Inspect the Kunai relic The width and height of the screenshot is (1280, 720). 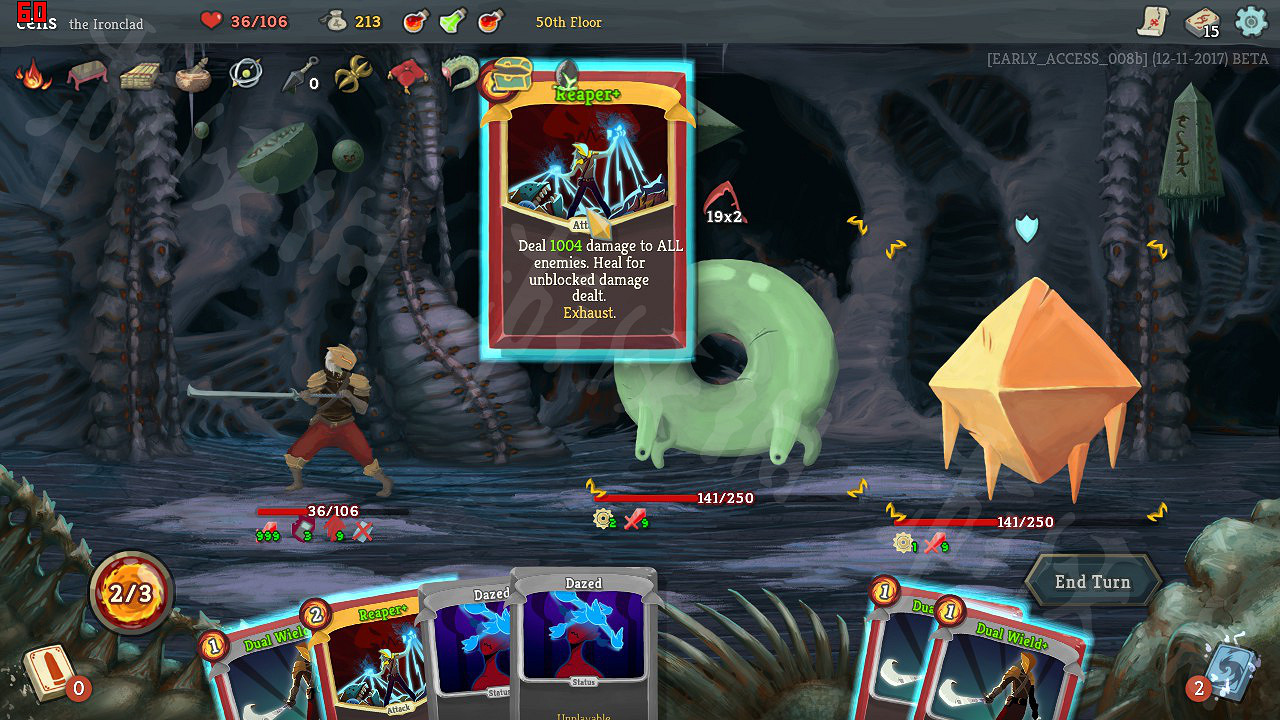298,76
